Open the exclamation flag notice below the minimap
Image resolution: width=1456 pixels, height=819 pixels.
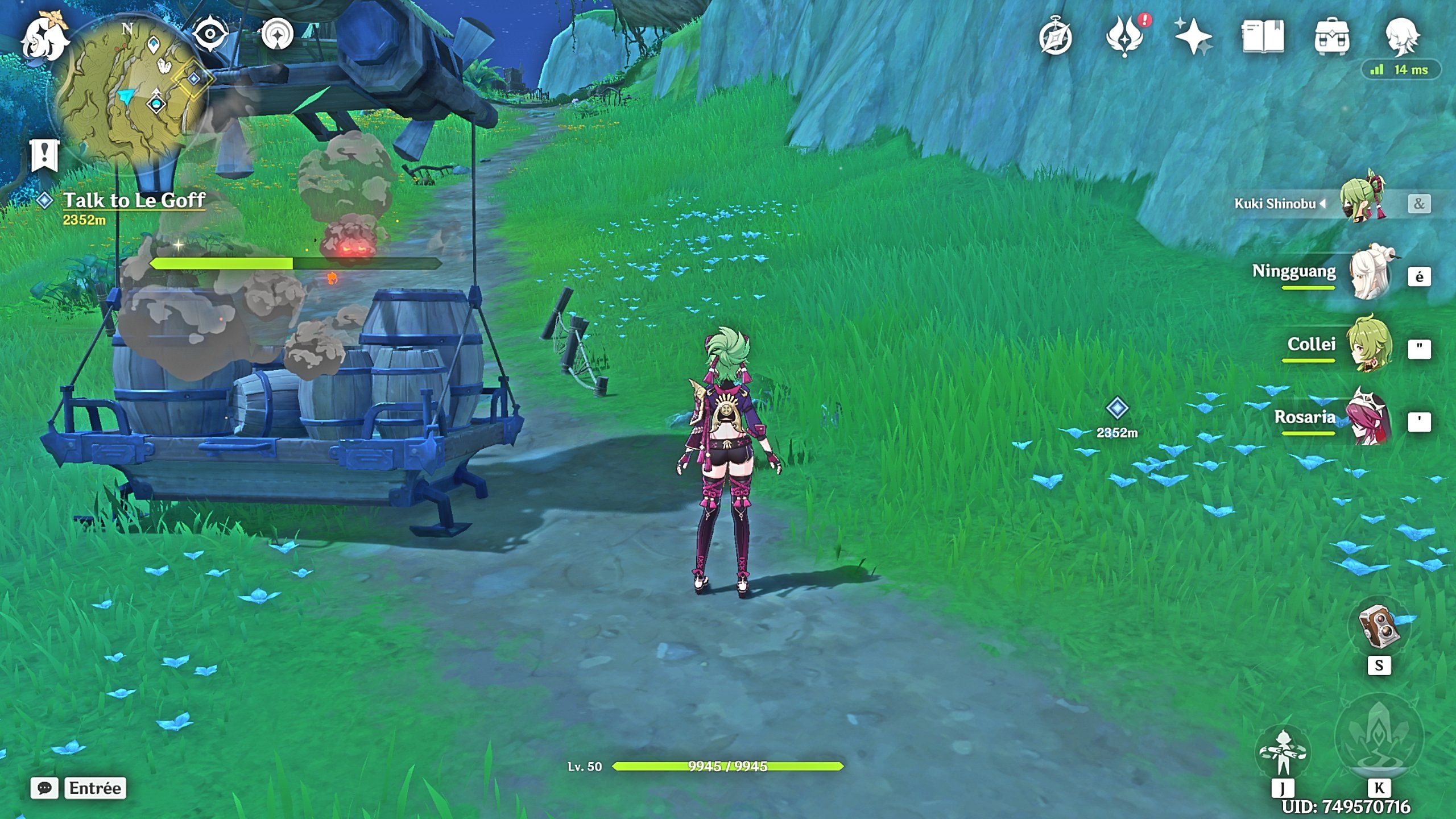44,155
